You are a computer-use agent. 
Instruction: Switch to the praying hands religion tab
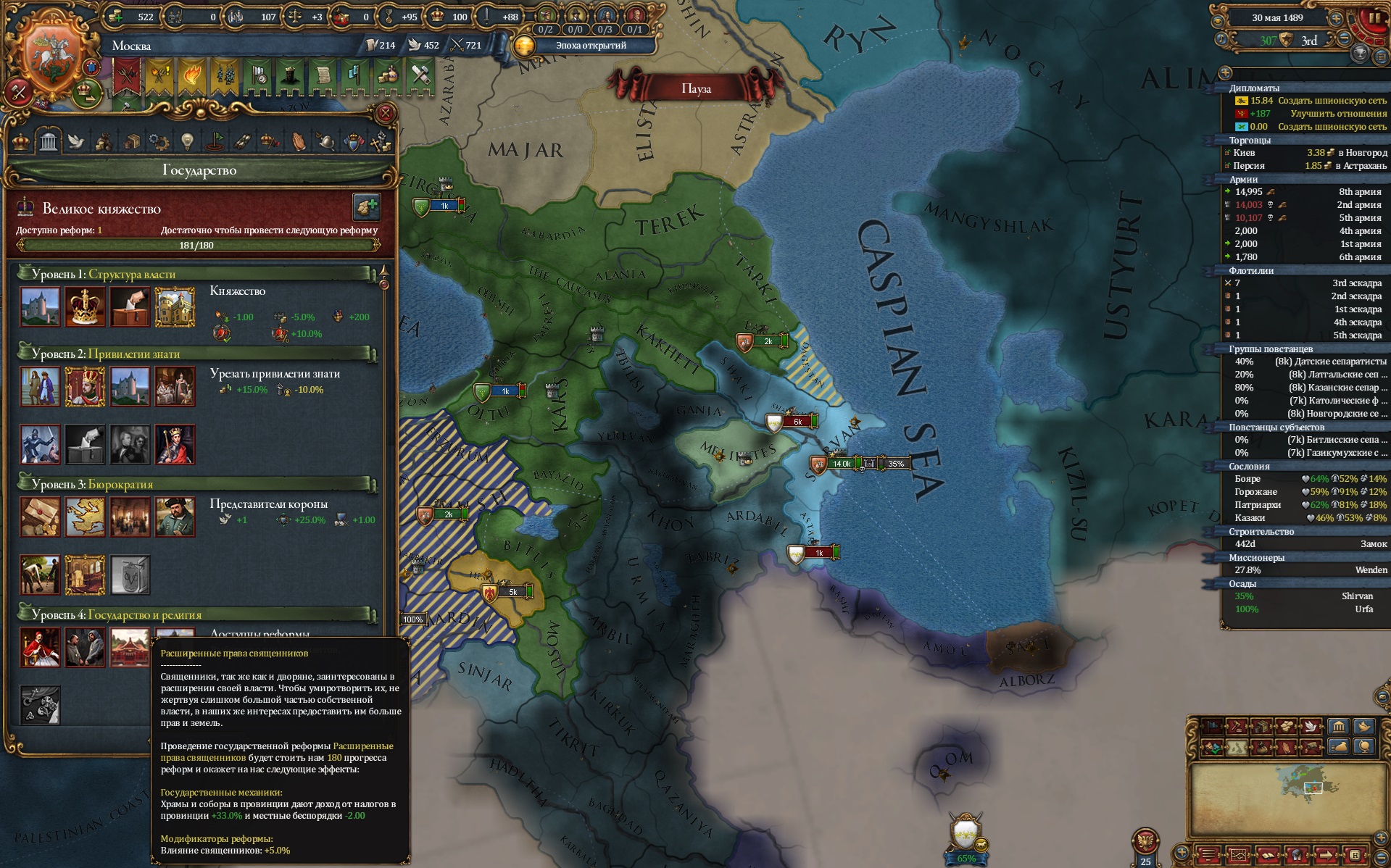[299, 141]
